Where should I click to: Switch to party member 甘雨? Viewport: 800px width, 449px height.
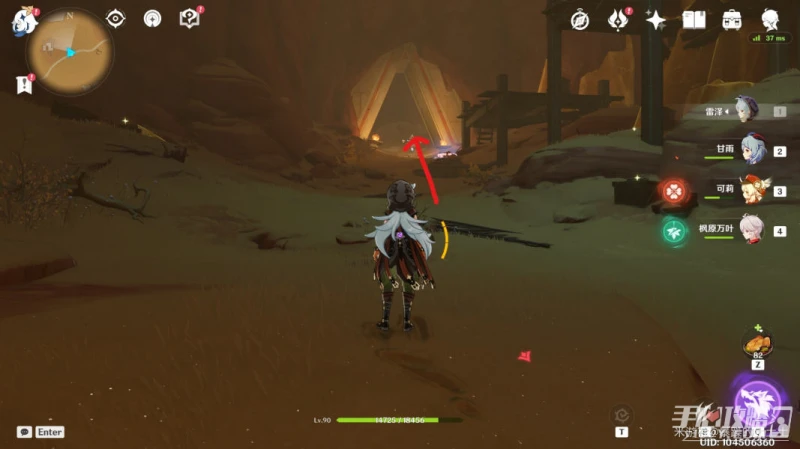[x=748, y=150]
